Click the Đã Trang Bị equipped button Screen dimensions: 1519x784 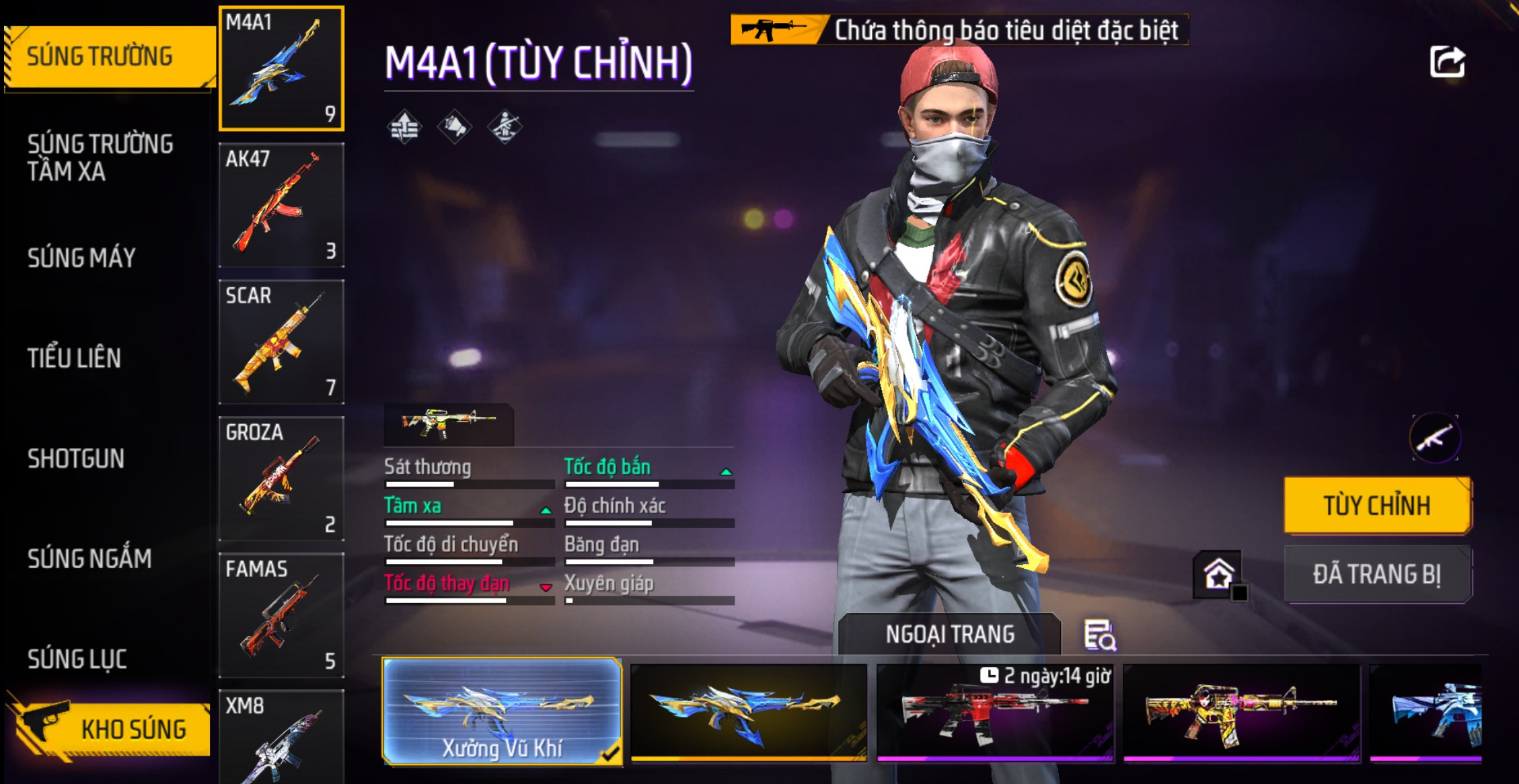pyautogui.click(x=1377, y=574)
